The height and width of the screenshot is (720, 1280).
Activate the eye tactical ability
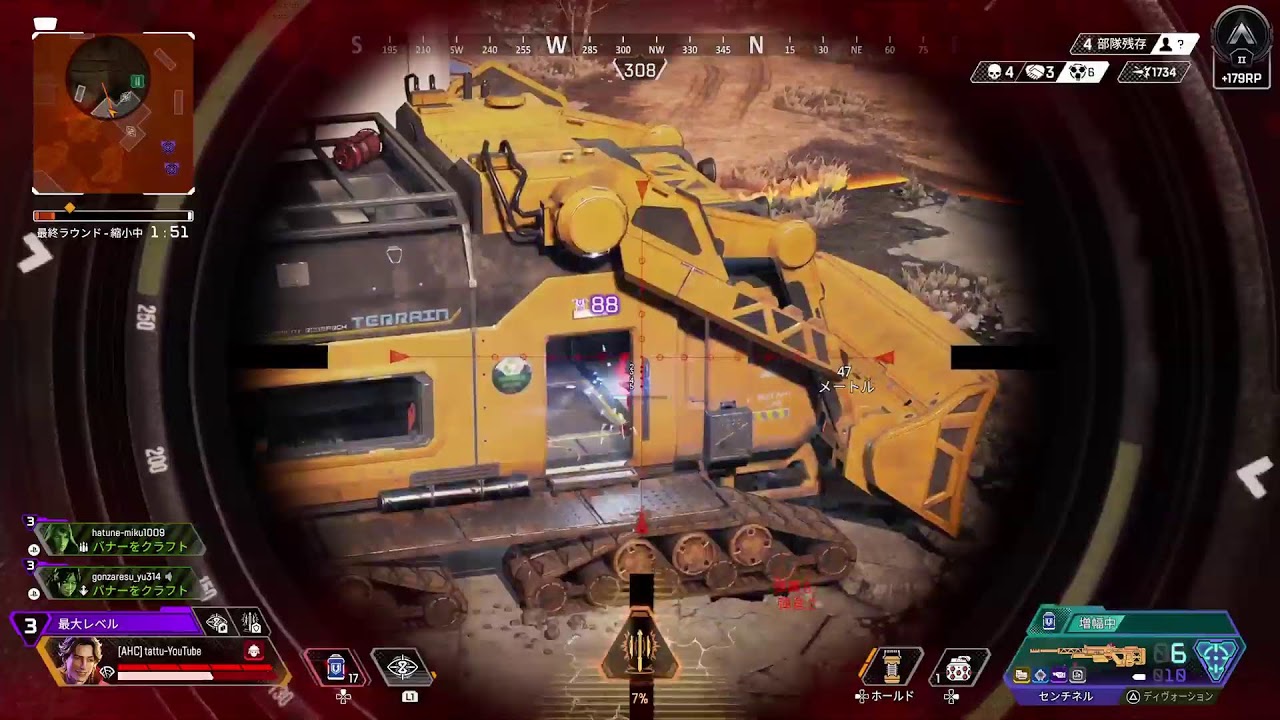[x=401, y=667]
